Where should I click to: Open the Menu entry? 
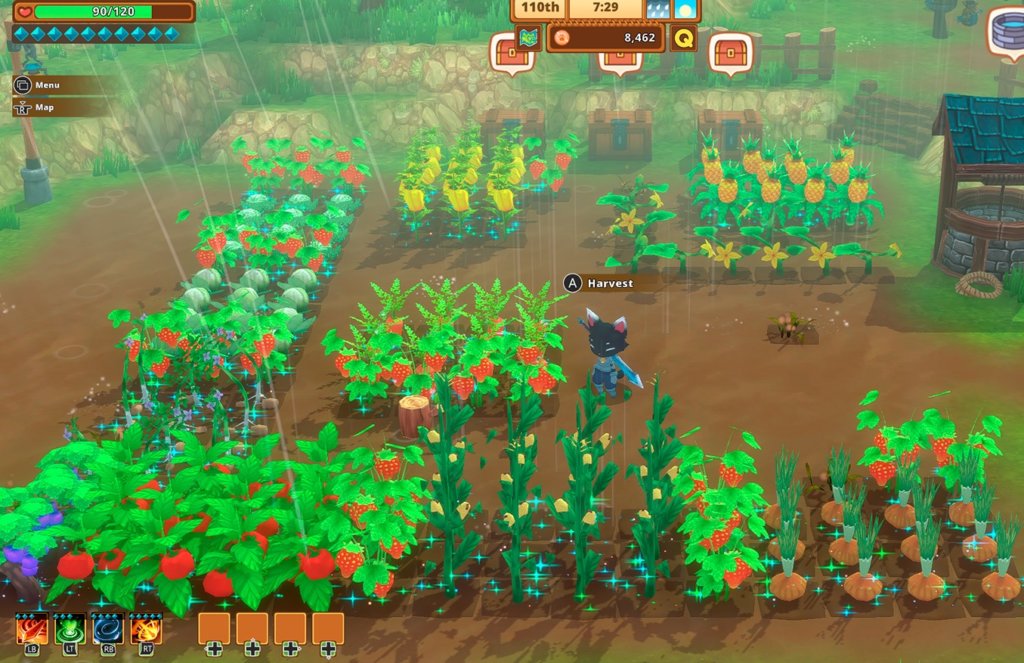coord(46,85)
